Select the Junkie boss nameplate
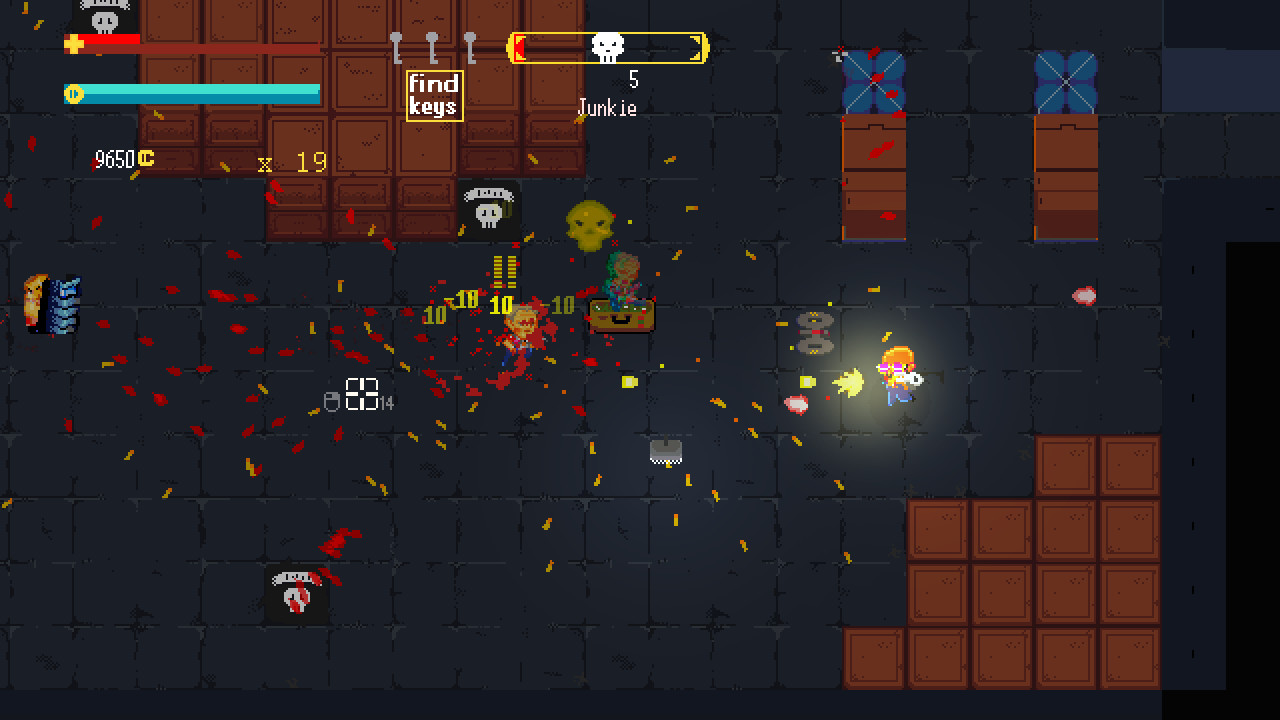 click(606, 108)
